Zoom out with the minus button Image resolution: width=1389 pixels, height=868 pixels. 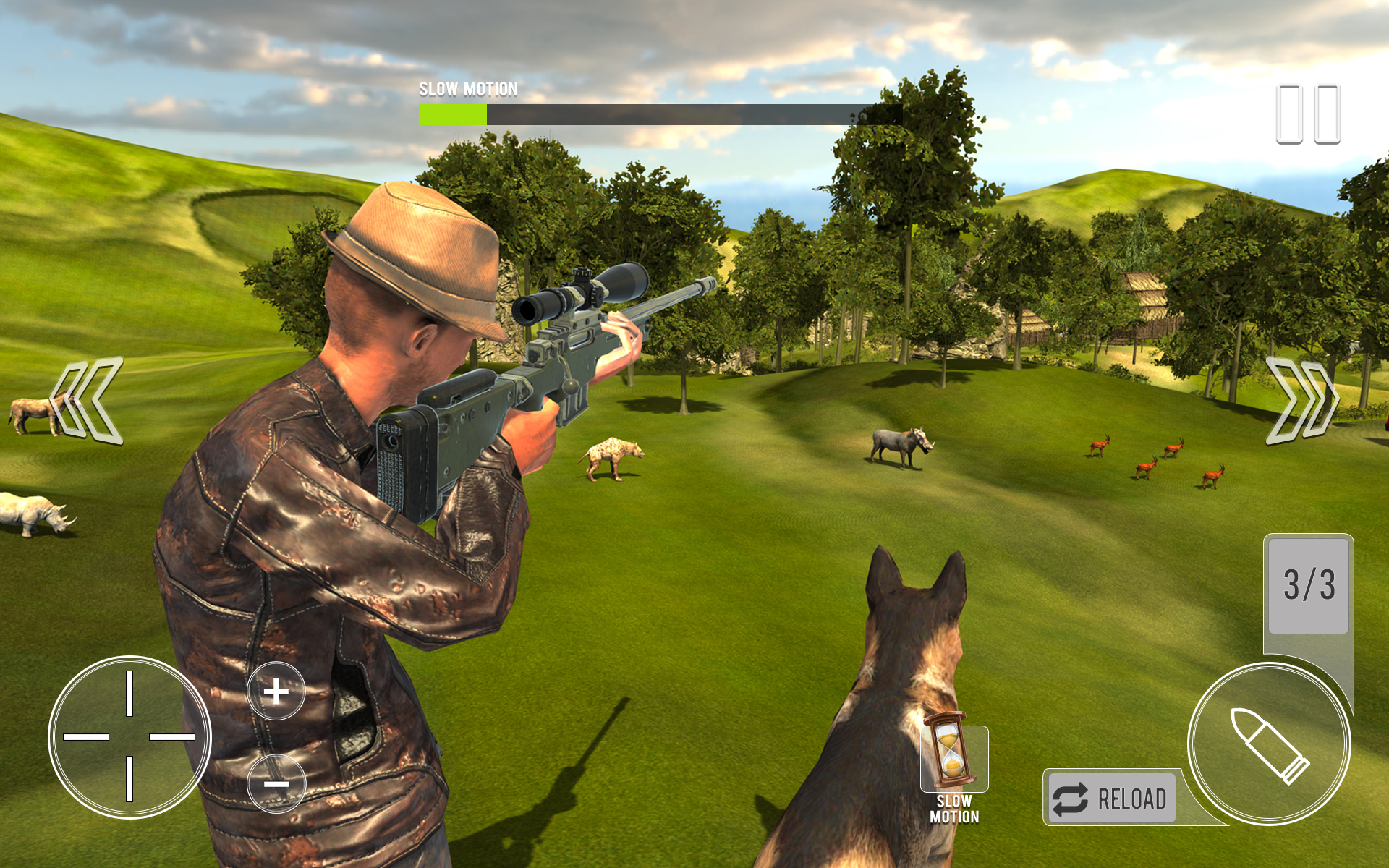[x=277, y=785]
